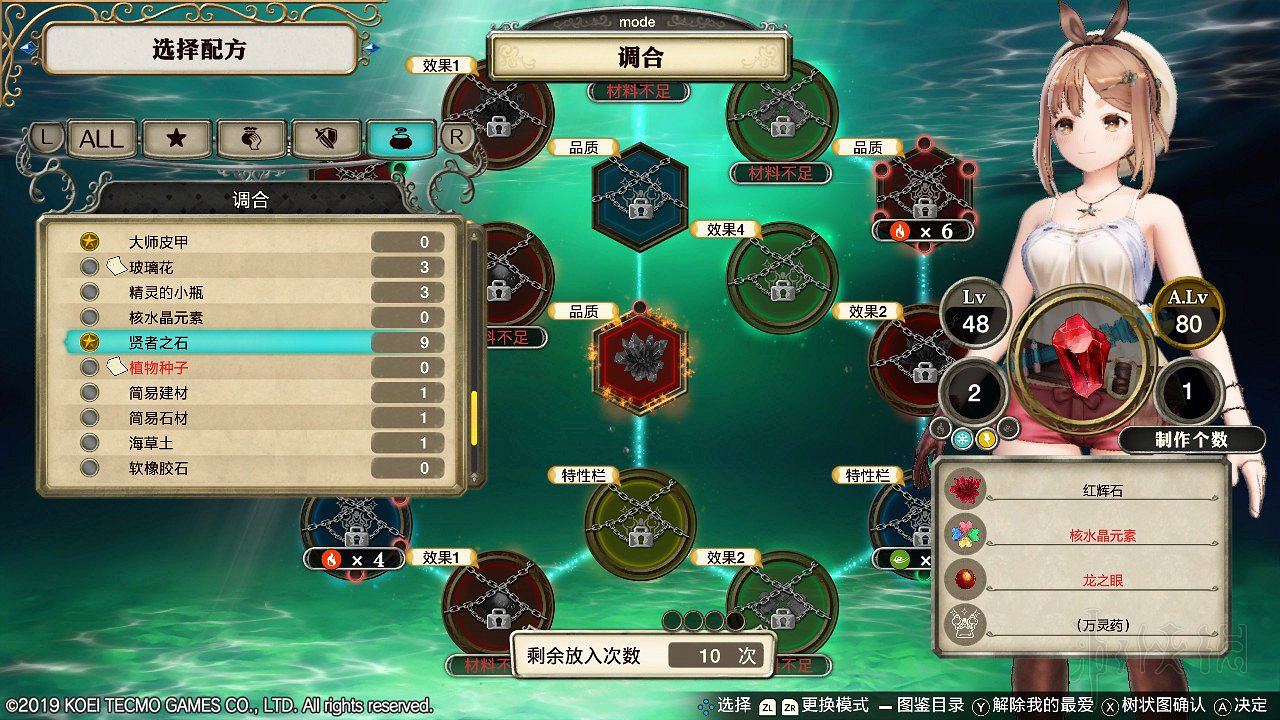Toggle the favorite star on 贤者之石 recipe
Screen dimensions: 1280x720
coord(89,342)
